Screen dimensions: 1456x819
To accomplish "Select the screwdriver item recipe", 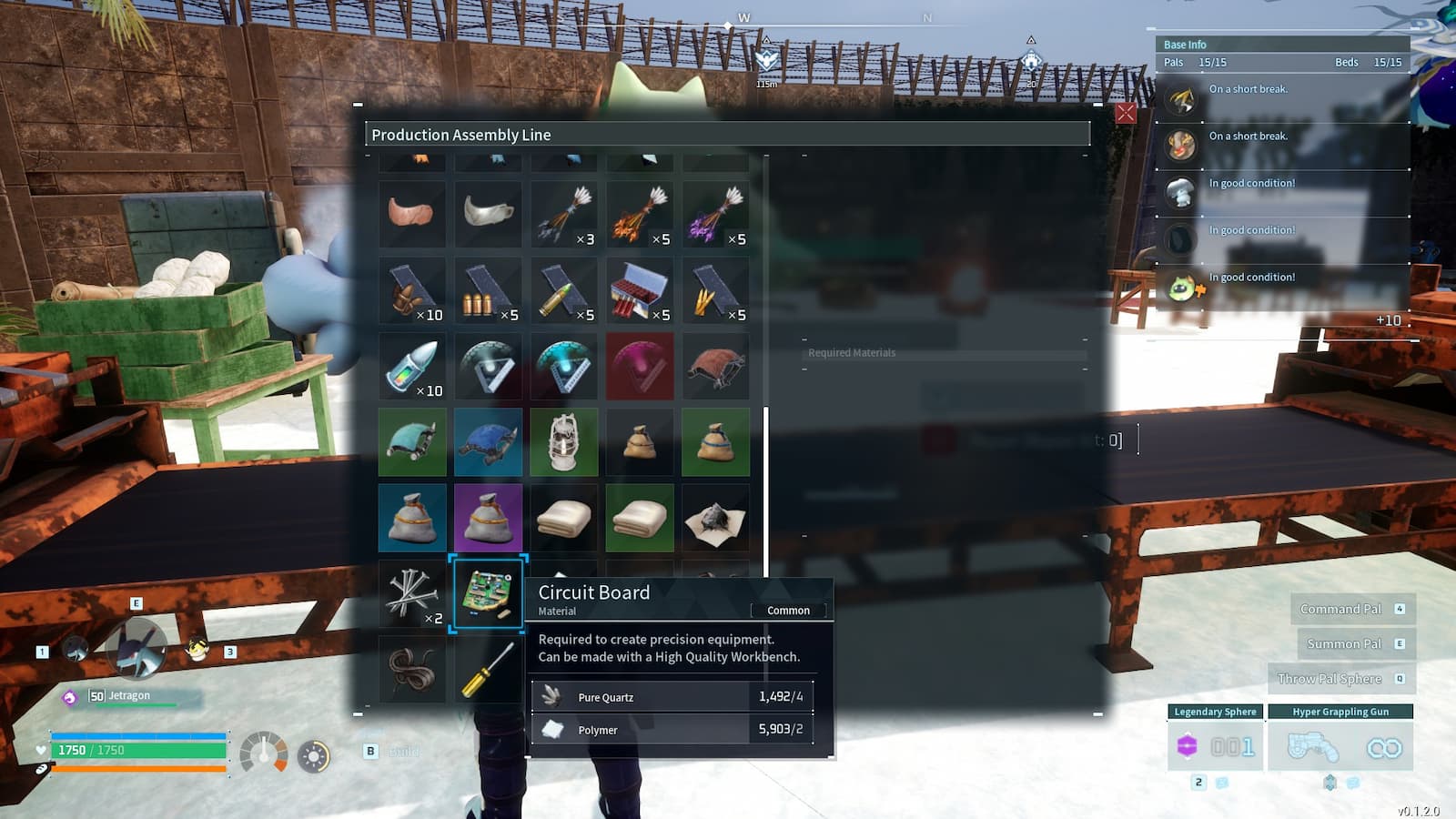I will click(488, 672).
